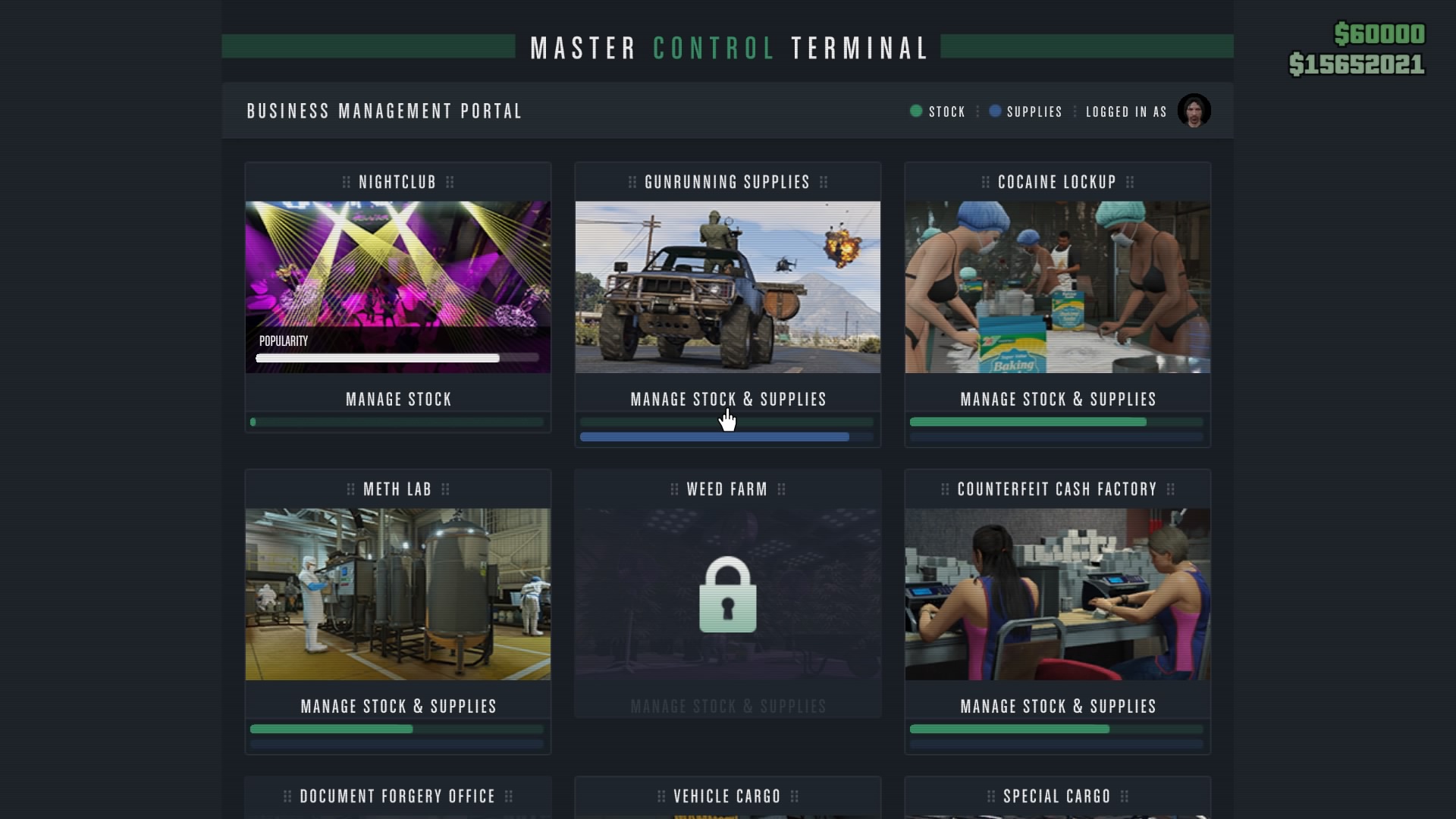Click the drag handle beside Nightclub title
Image resolution: width=1456 pixels, height=819 pixels.
tap(347, 182)
